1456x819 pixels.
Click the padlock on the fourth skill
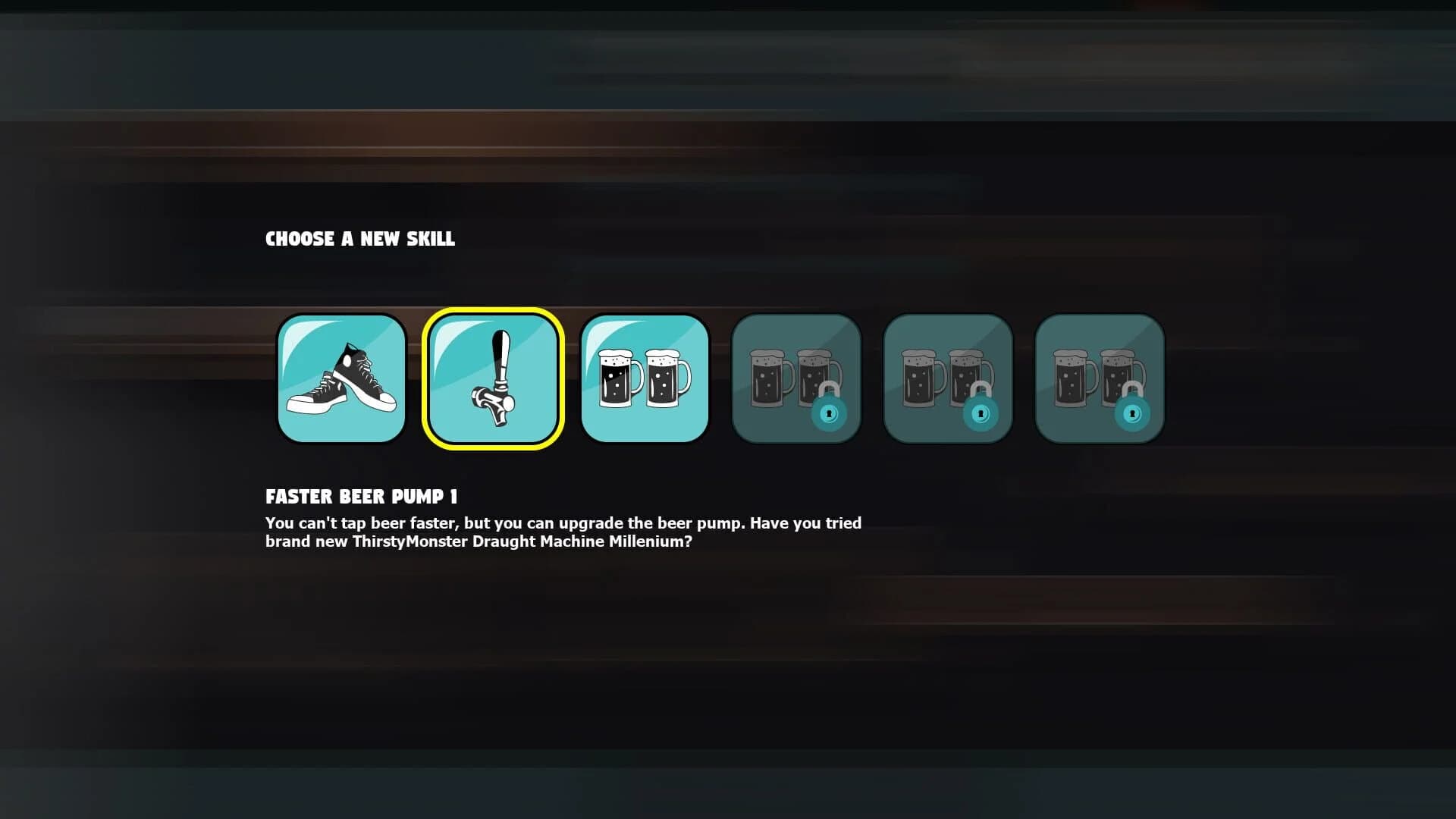[830, 414]
